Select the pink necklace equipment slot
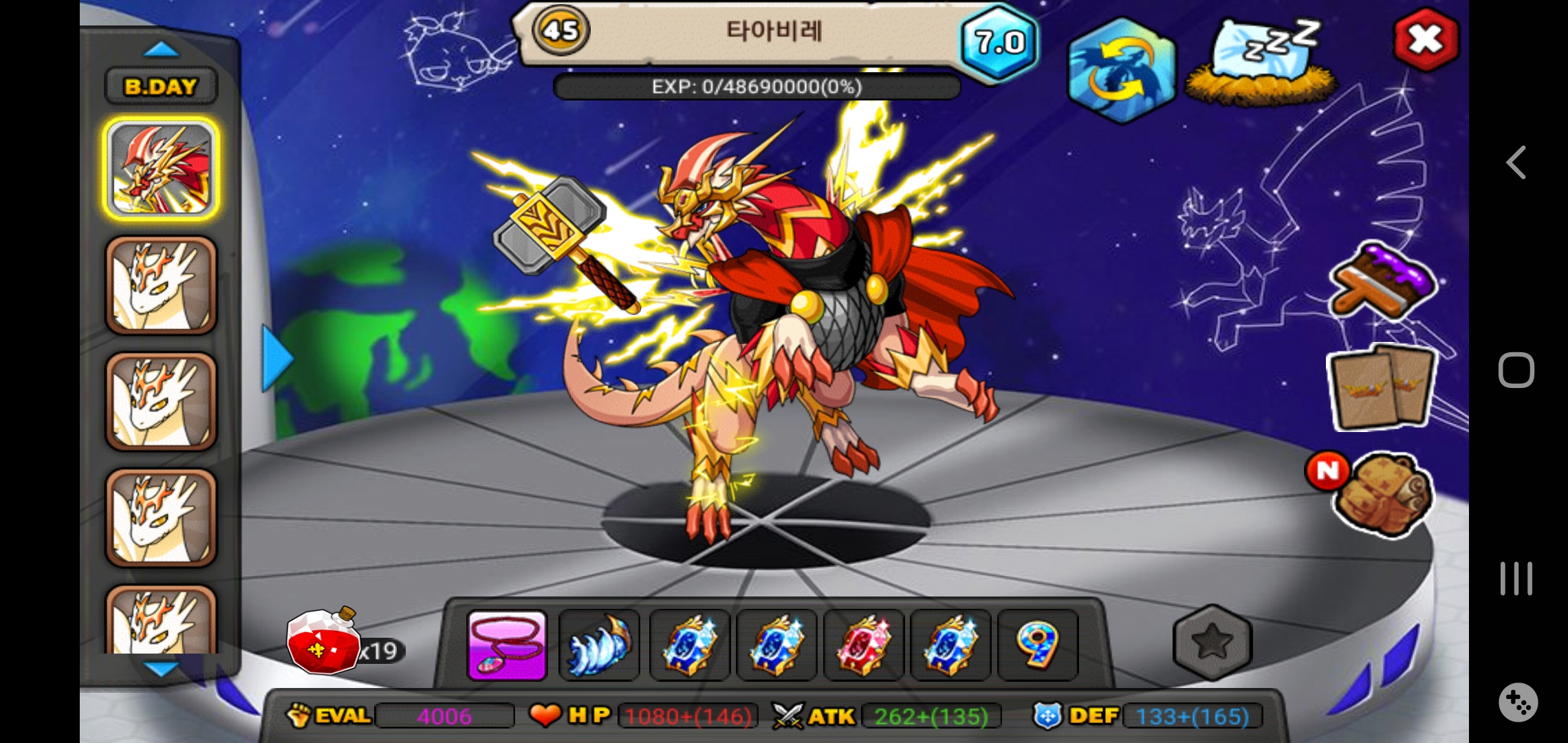This screenshot has width=1568, height=743. pyautogui.click(x=507, y=645)
